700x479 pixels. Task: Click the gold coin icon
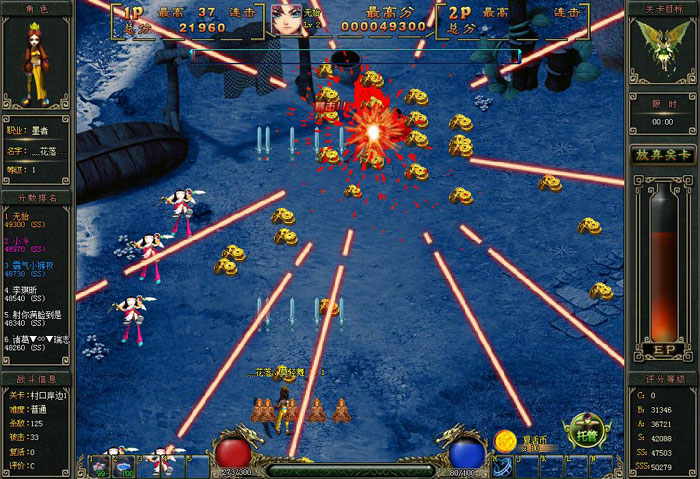504,440
